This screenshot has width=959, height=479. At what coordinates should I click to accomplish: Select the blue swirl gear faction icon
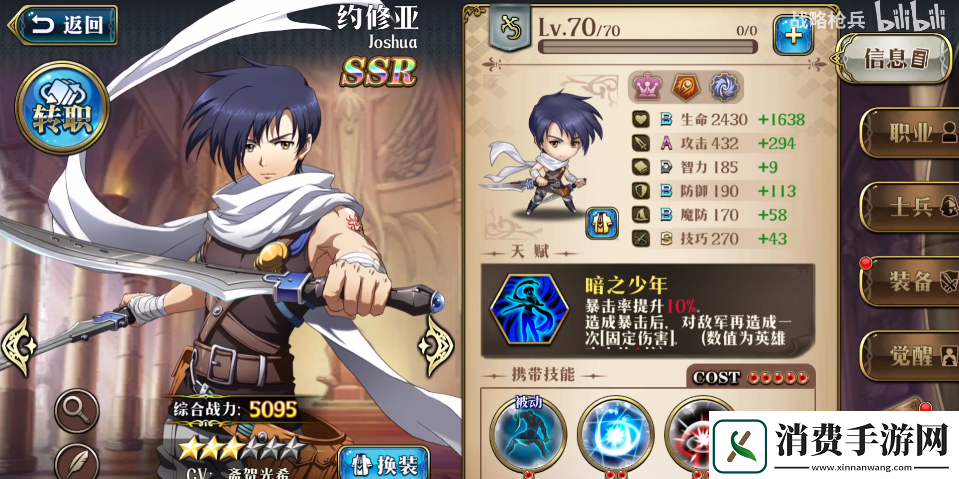click(723, 87)
